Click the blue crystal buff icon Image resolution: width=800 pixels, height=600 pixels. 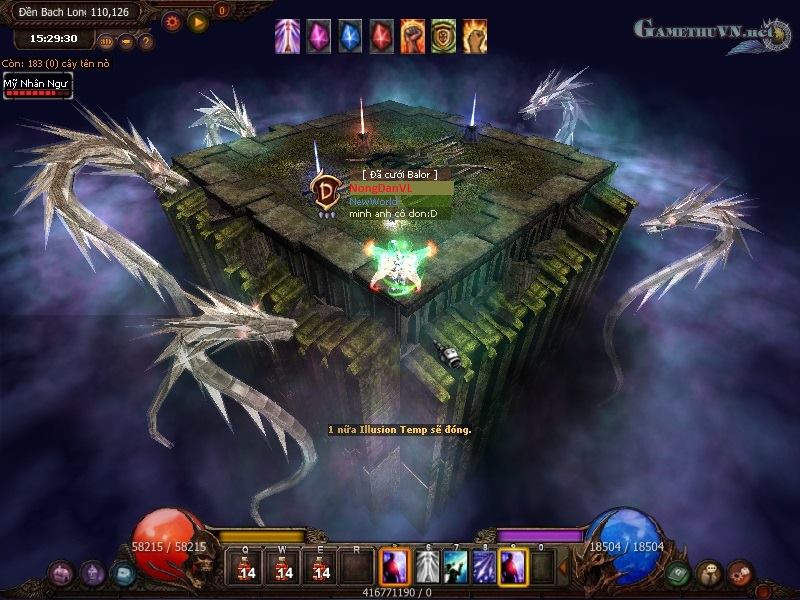(350, 36)
